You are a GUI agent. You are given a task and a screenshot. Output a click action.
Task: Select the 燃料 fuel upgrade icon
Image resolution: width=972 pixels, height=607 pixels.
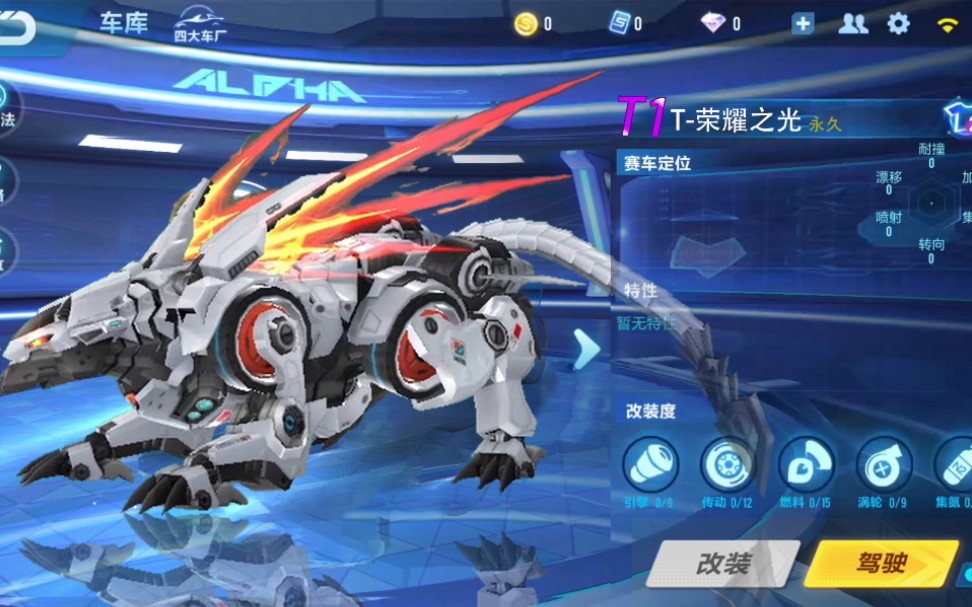coord(806,464)
